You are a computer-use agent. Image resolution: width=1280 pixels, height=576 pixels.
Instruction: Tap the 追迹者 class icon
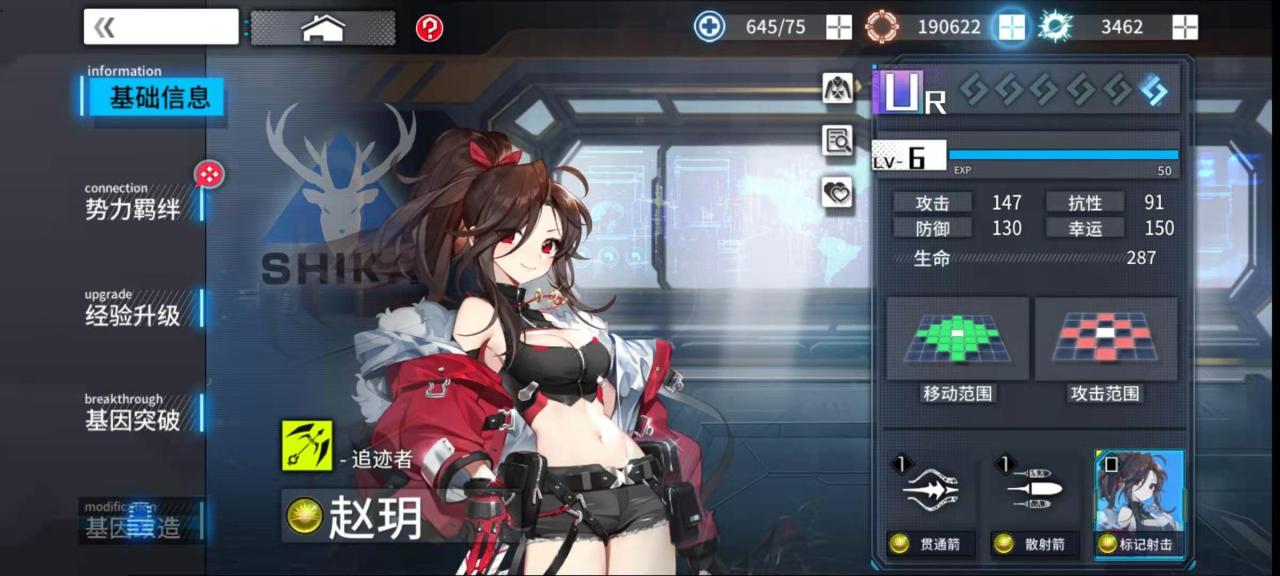tap(307, 445)
